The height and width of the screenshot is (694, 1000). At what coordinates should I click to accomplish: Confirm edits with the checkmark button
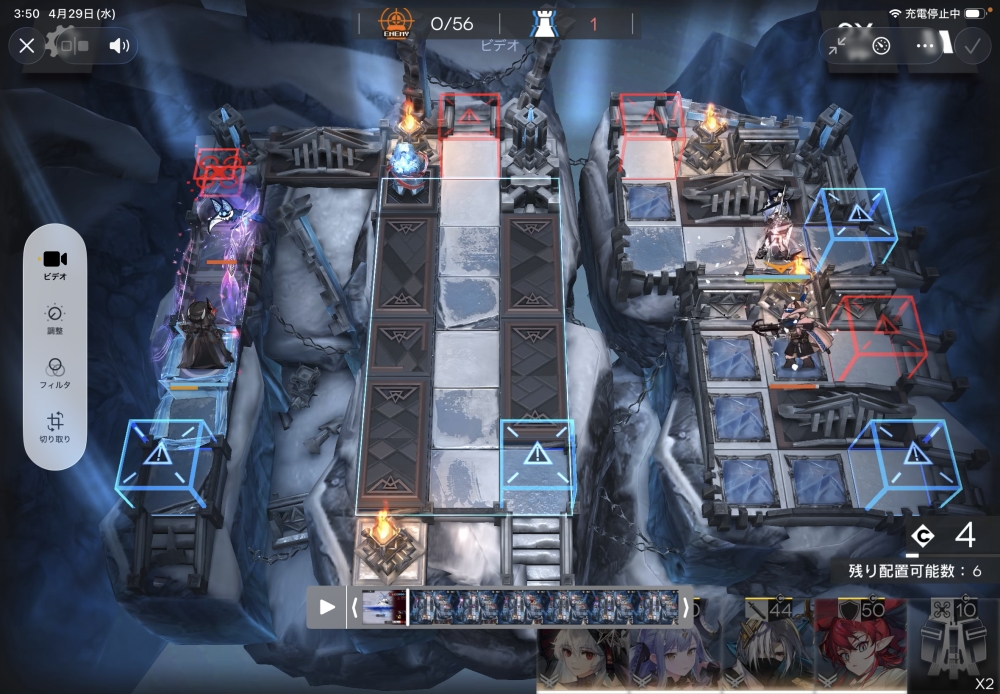click(x=971, y=46)
